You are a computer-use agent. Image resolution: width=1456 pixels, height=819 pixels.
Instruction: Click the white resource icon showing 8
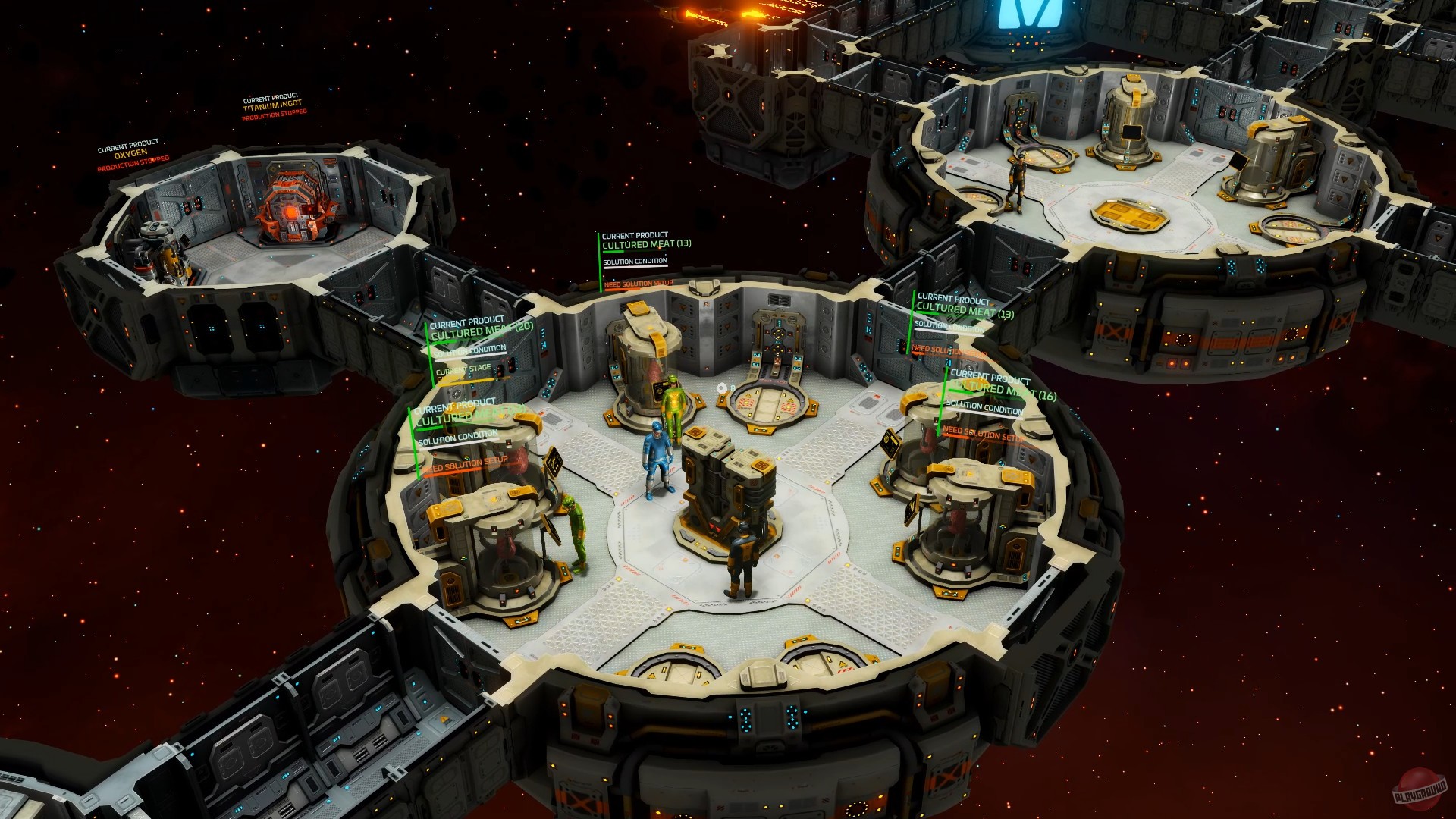pos(722,387)
